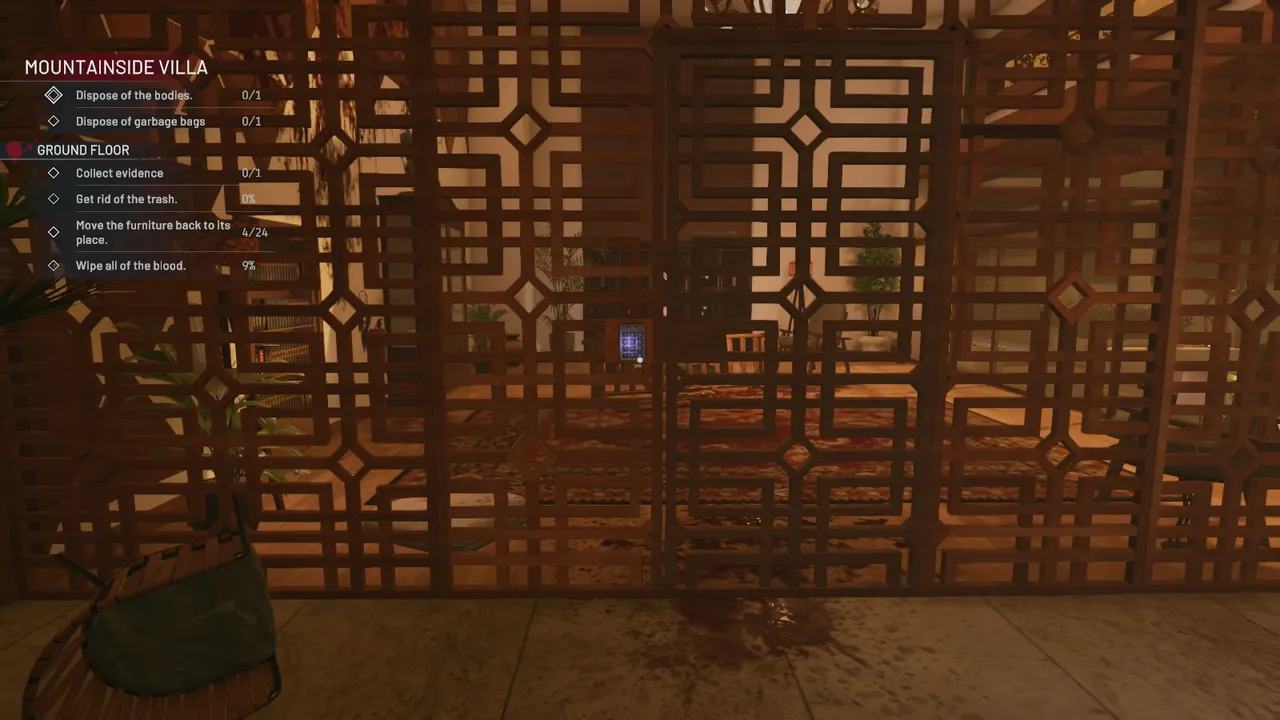The height and width of the screenshot is (720, 1280).
Task: Select the "Move the furniture back" objective entry
Action: pyautogui.click(x=153, y=232)
